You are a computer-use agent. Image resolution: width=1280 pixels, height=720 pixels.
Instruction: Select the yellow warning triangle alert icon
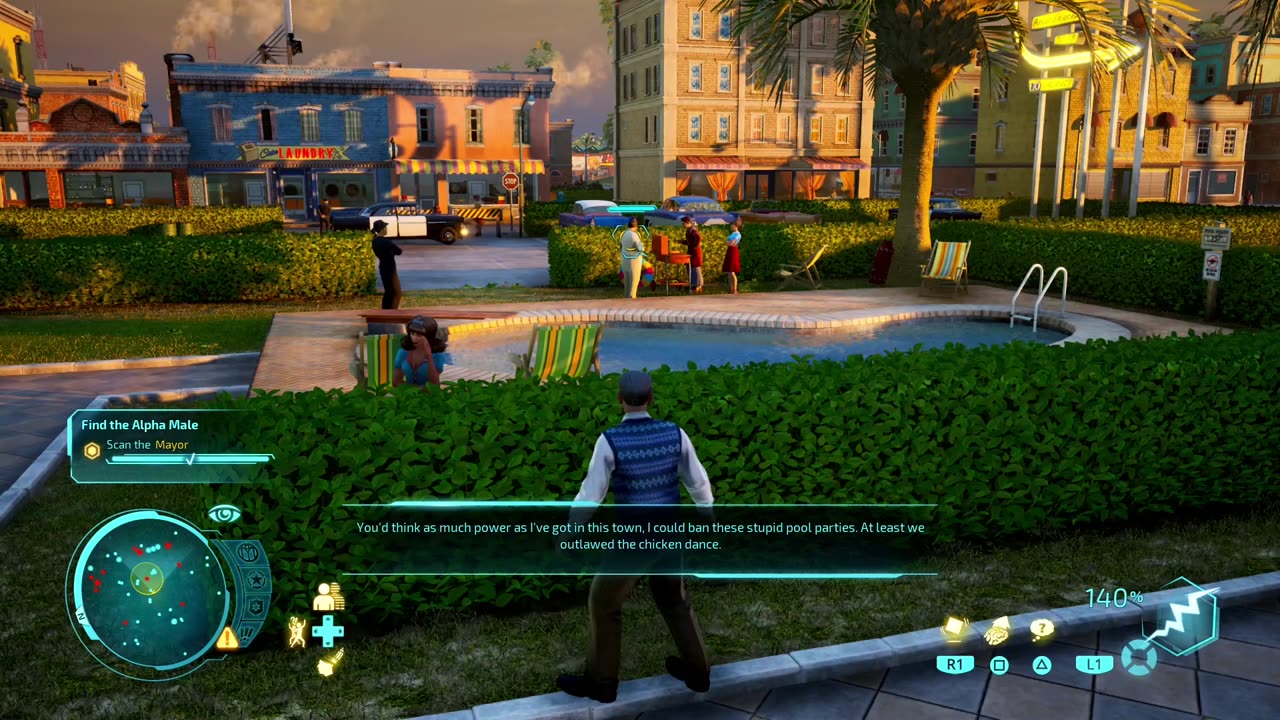point(228,637)
